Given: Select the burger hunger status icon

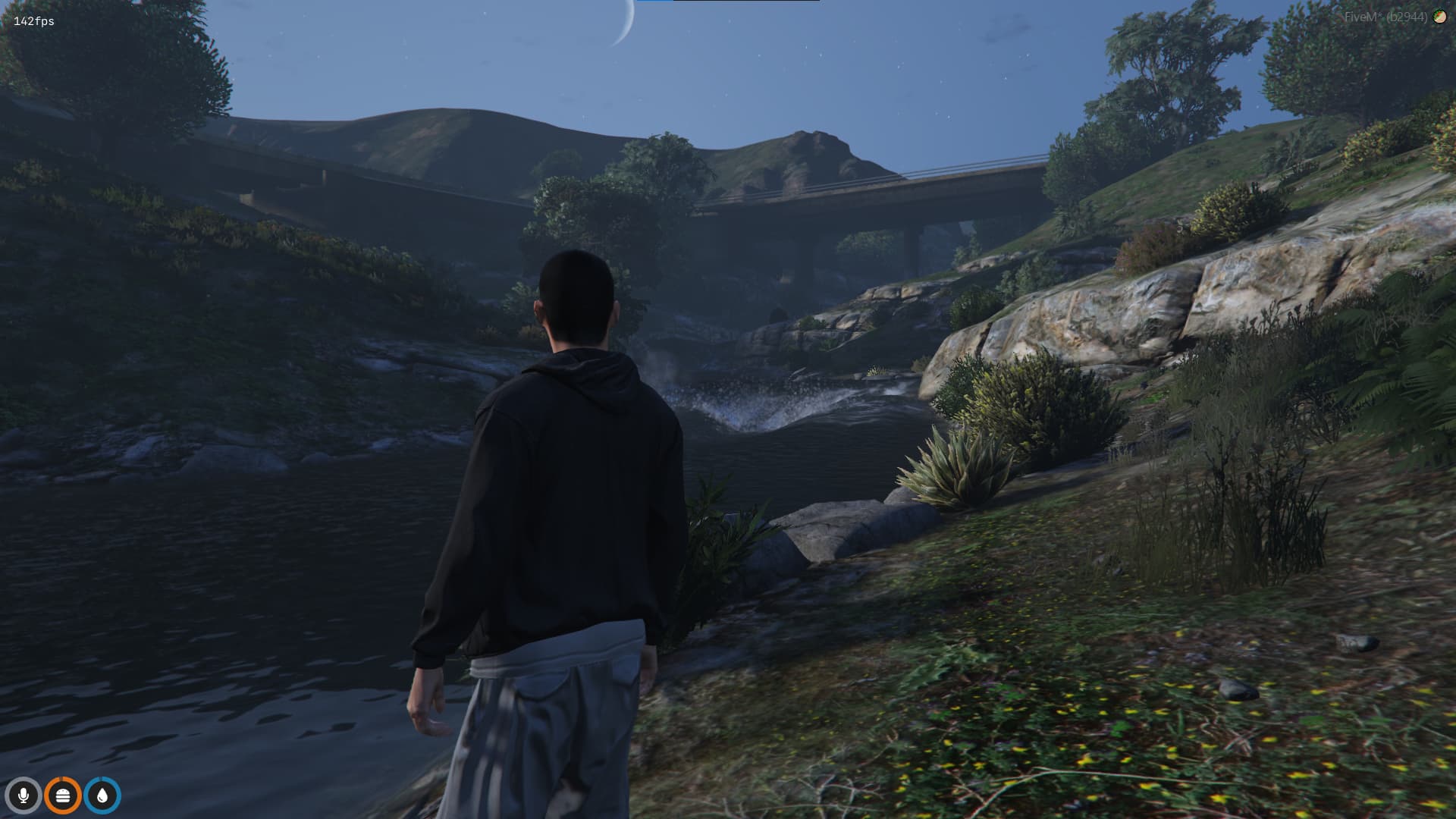Looking at the screenshot, I should [63, 795].
